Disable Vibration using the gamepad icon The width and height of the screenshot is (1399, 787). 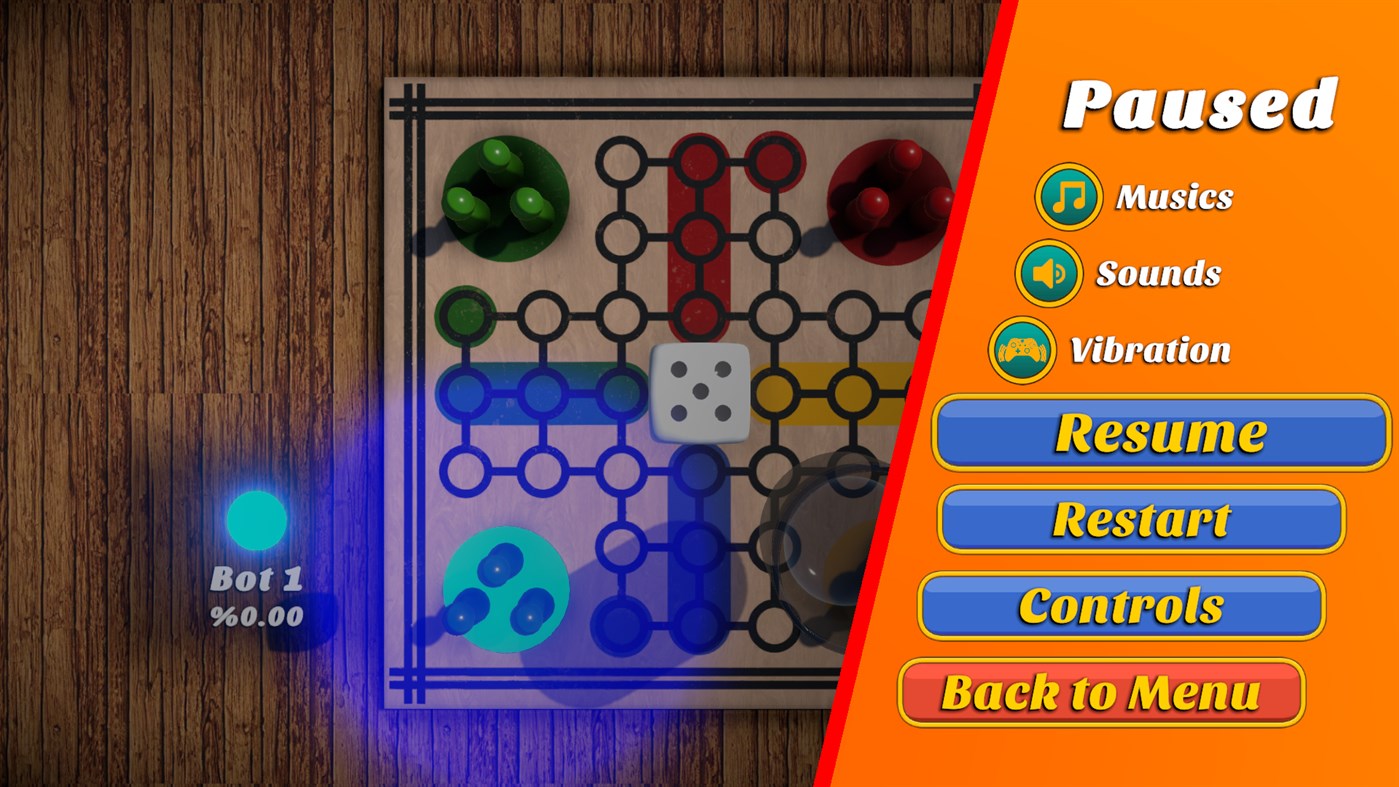click(1022, 349)
